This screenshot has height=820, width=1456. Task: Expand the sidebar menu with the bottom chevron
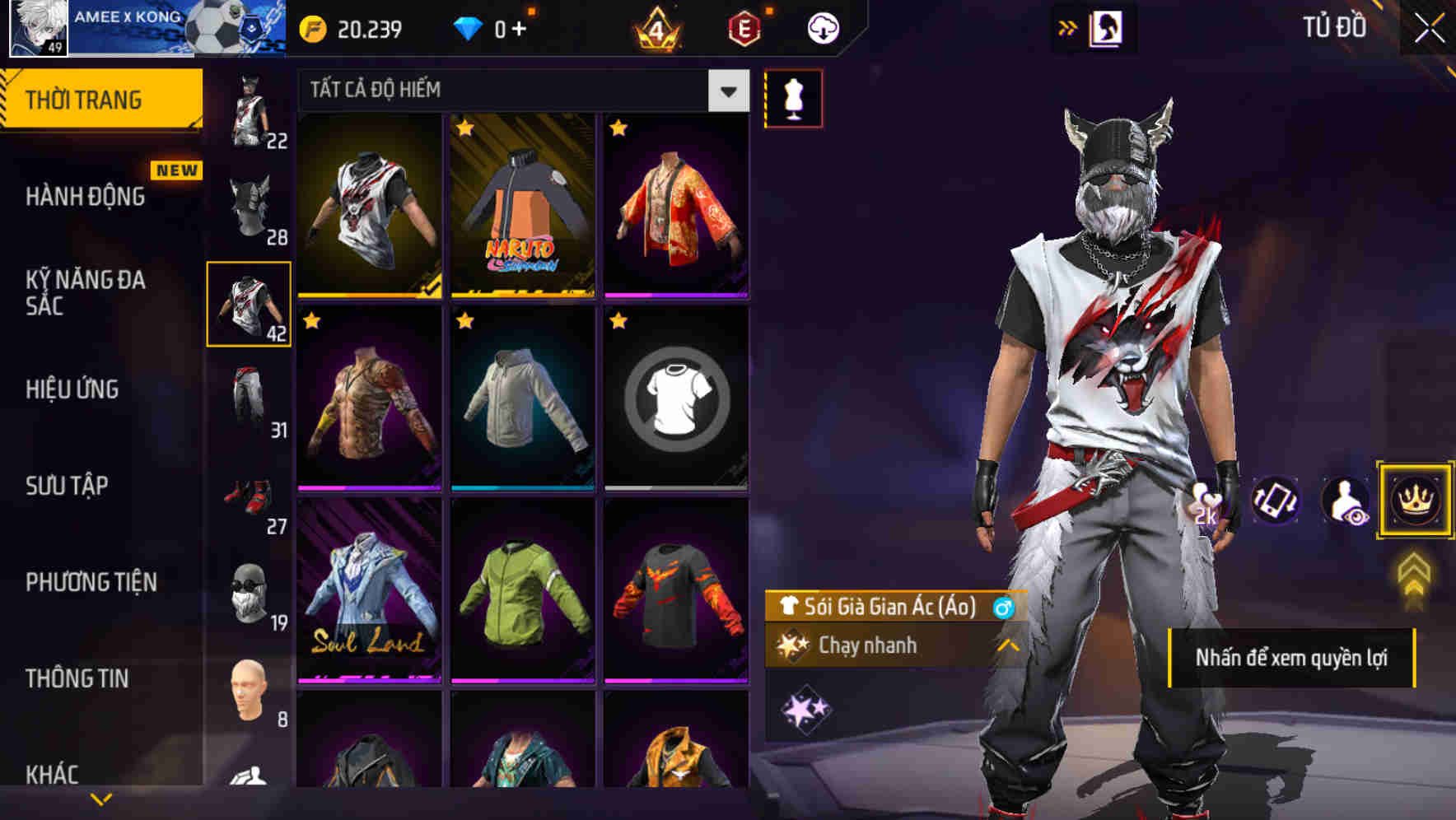pos(101,797)
